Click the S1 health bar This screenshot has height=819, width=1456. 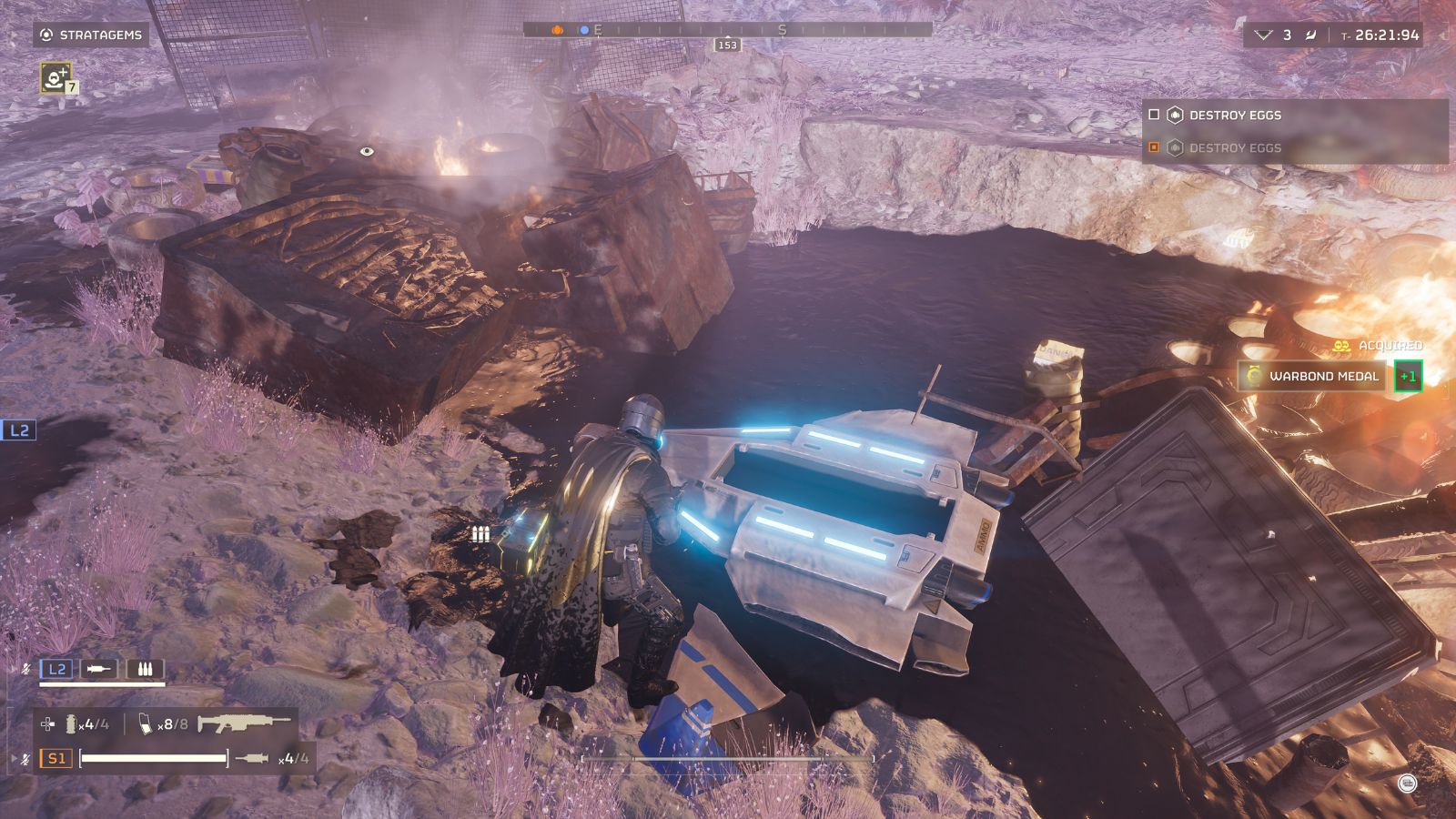click(153, 758)
